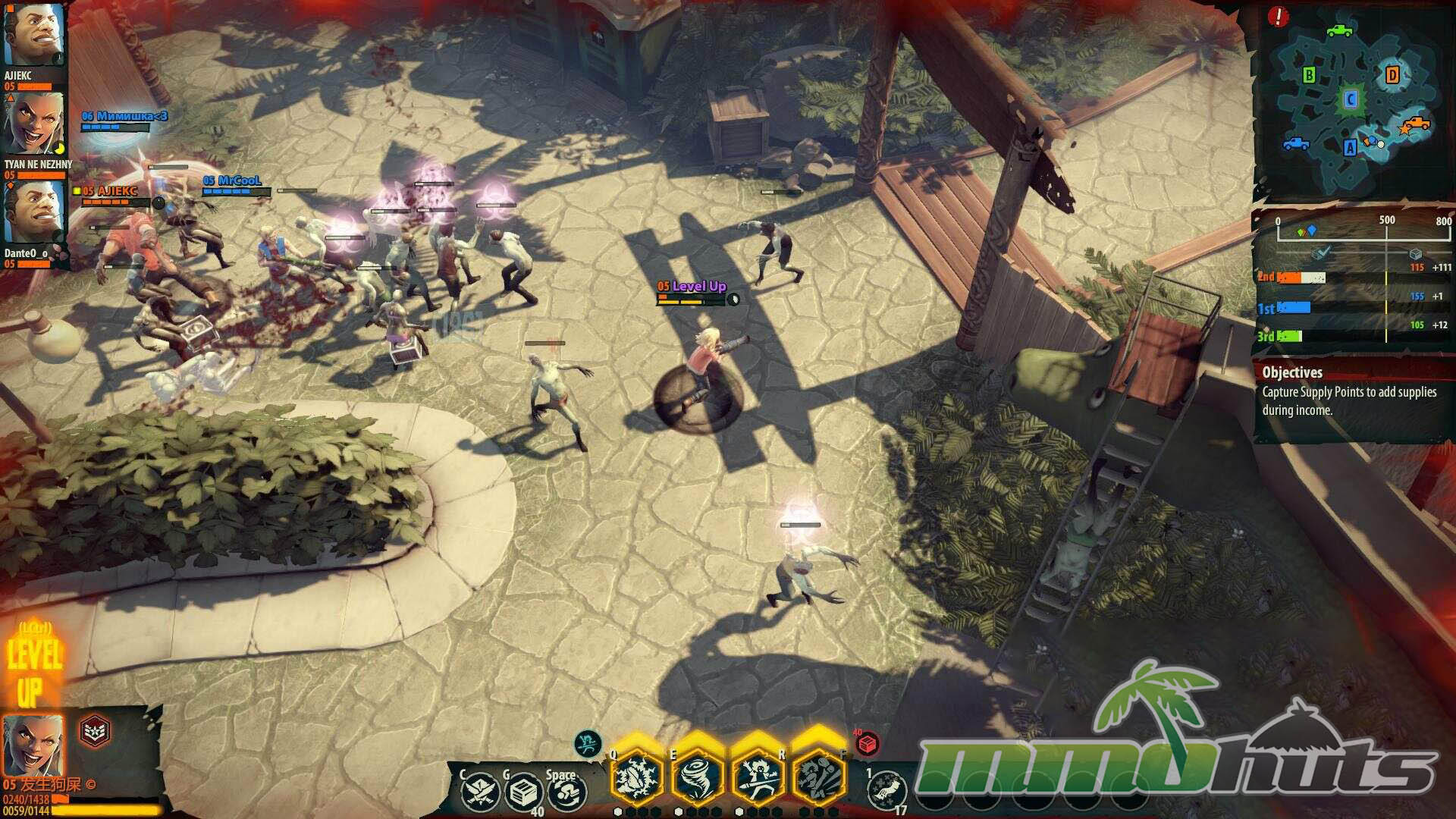Select teammate Dante0_o's portrait
Viewport: 1456px width, 819px height.
34,212
